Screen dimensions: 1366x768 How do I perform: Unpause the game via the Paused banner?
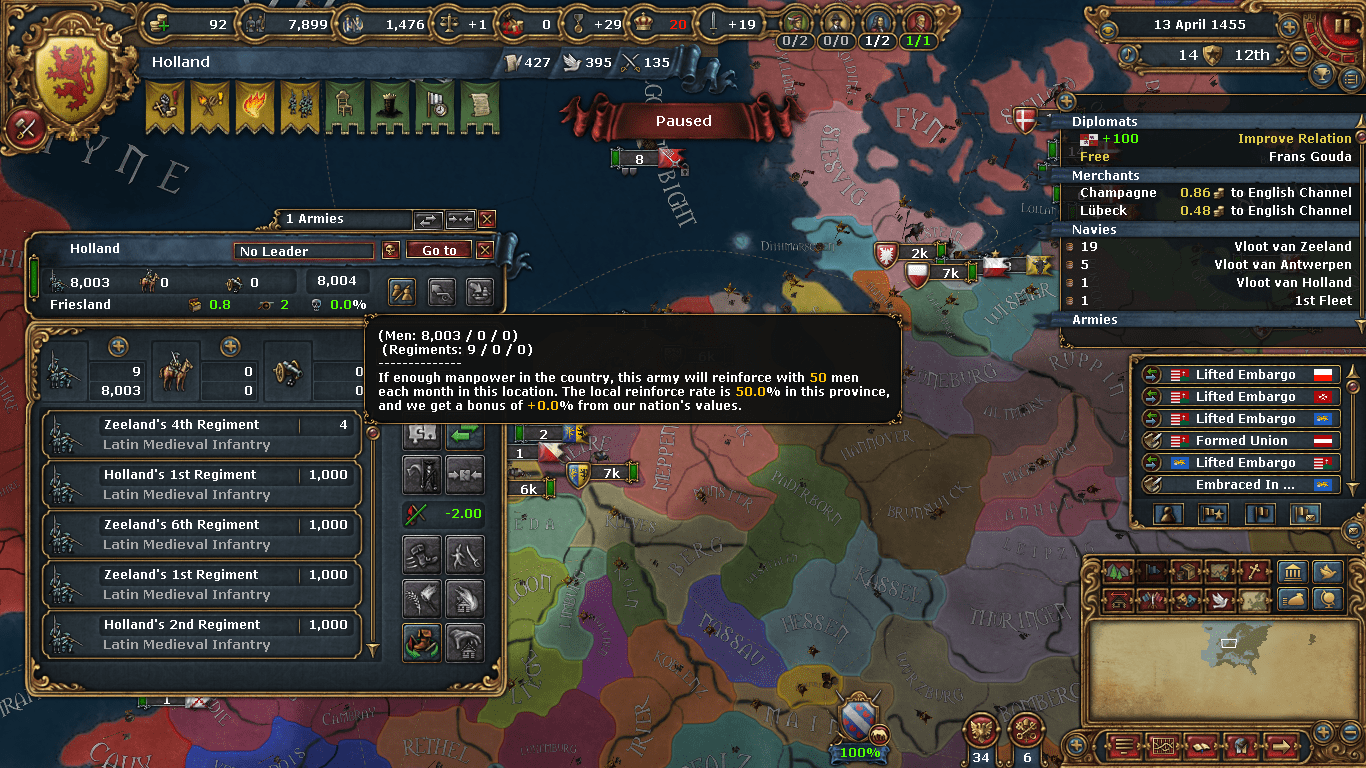(x=683, y=119)
